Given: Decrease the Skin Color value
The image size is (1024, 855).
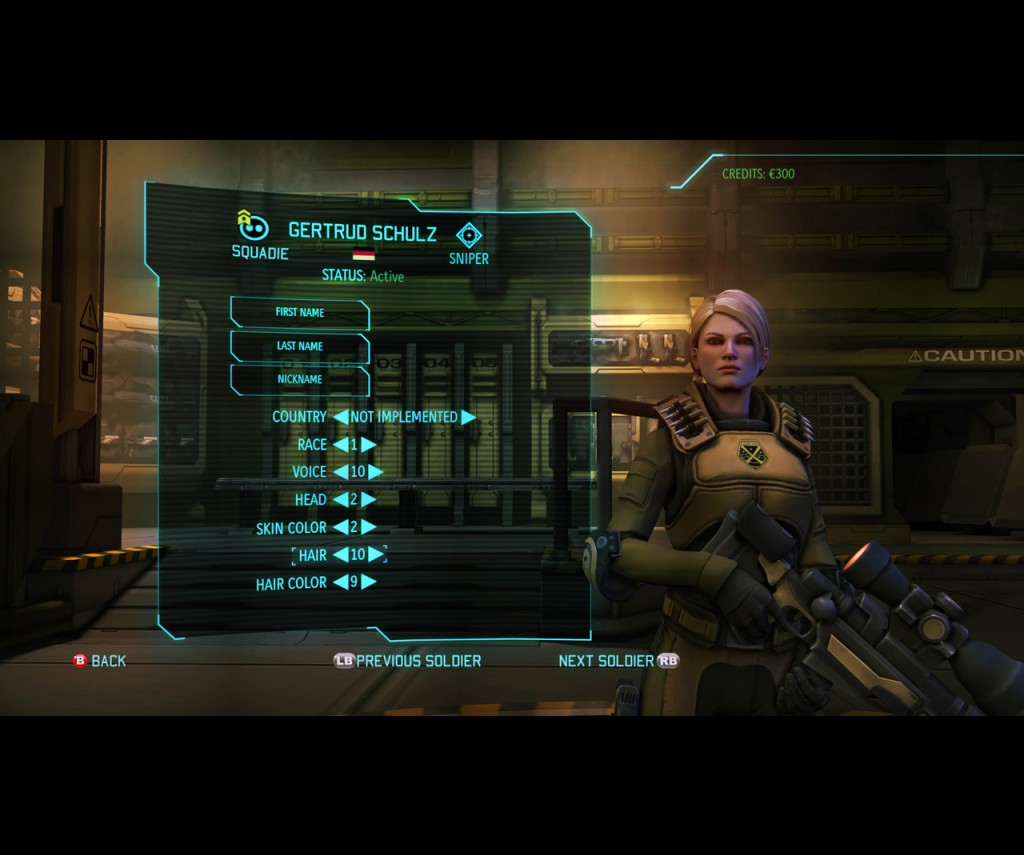Looking at the screenshot, I should click(x=340, y=527).
